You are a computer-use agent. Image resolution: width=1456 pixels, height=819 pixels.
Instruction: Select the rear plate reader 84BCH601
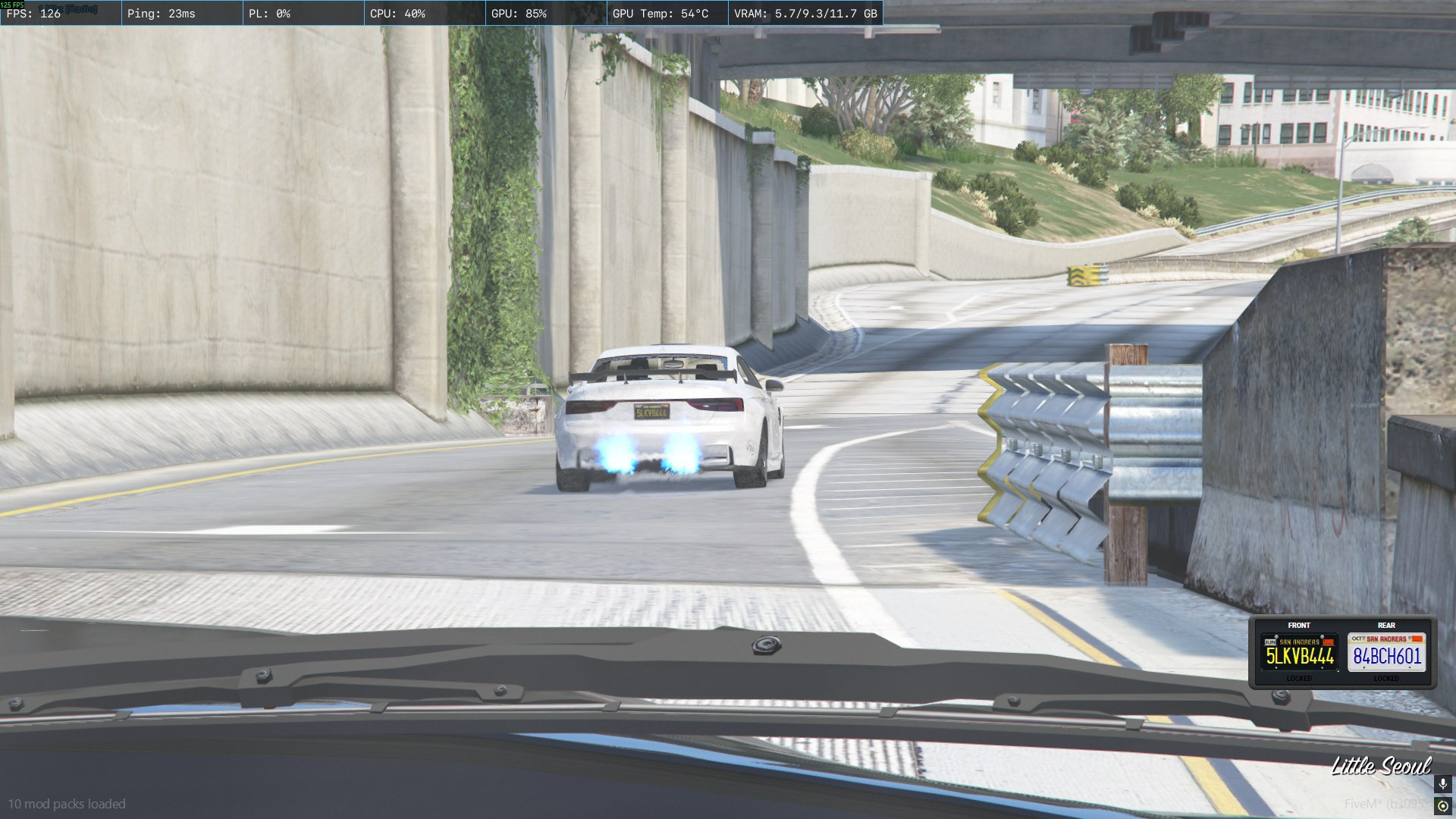[x=1386, y=652]
